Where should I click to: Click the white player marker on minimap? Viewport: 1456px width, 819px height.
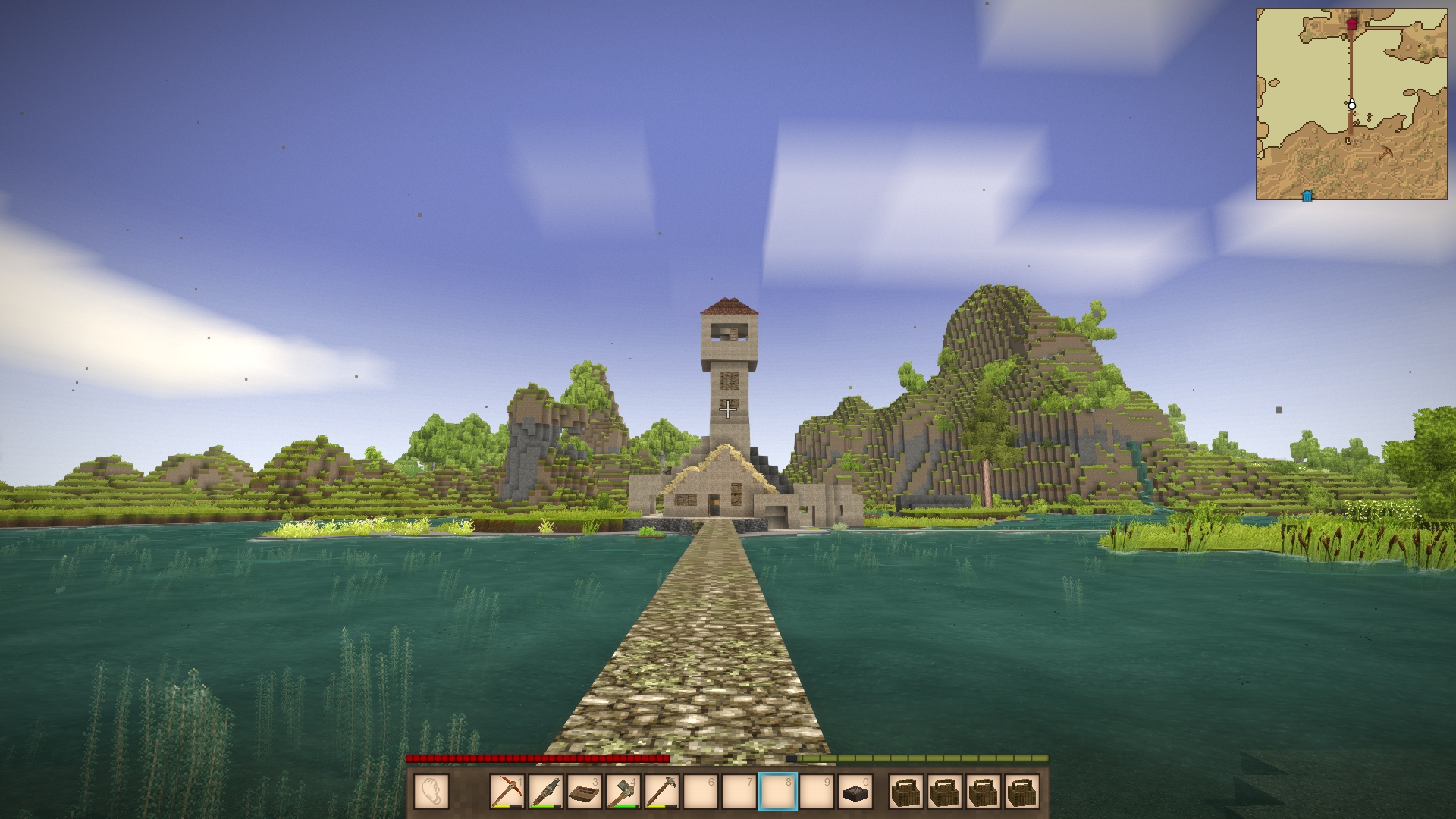coord(1351,104)
